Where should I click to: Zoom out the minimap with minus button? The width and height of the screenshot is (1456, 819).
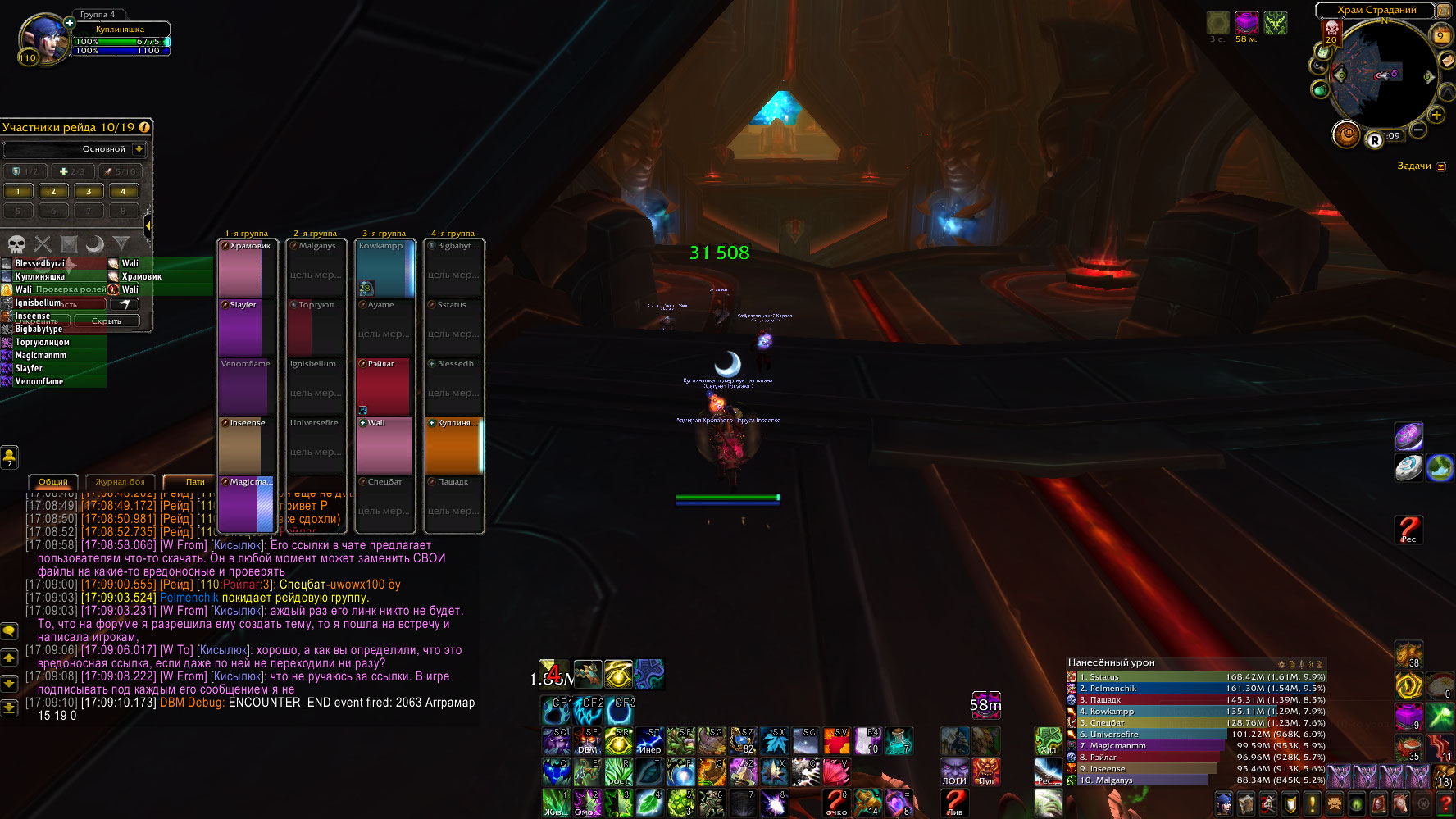1417,130
